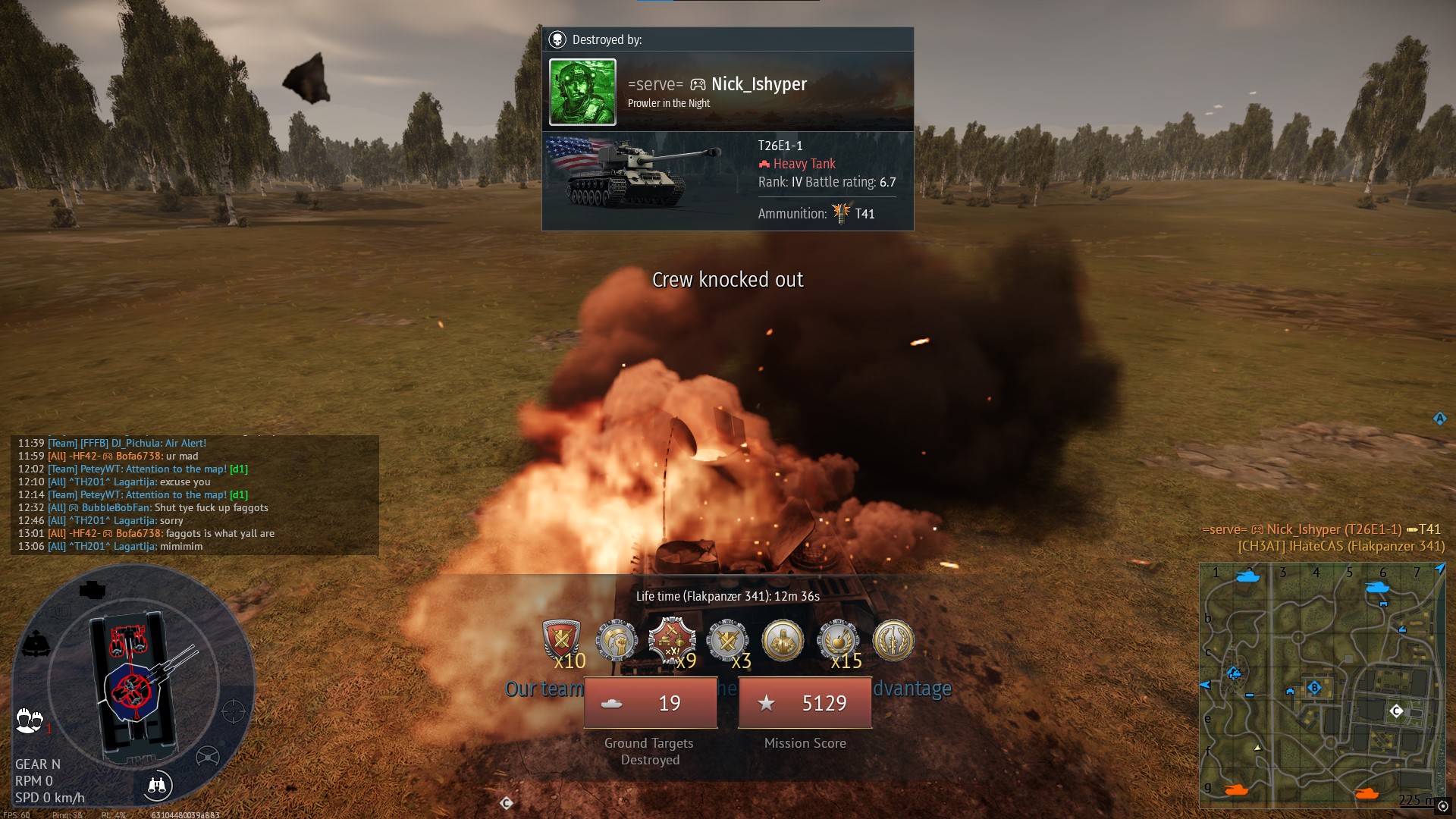
Task: Activate the binoculars icon
Action: [158, 786]
